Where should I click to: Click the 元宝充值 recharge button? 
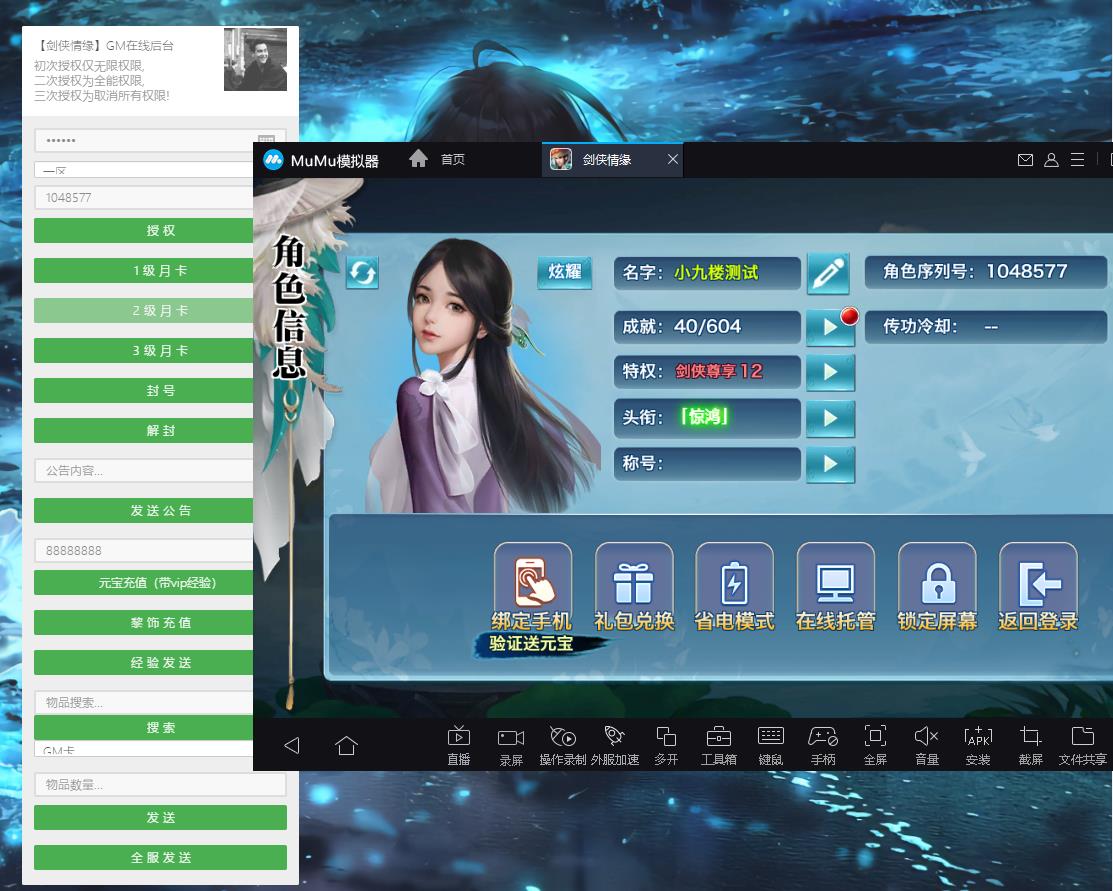[144, 582]
